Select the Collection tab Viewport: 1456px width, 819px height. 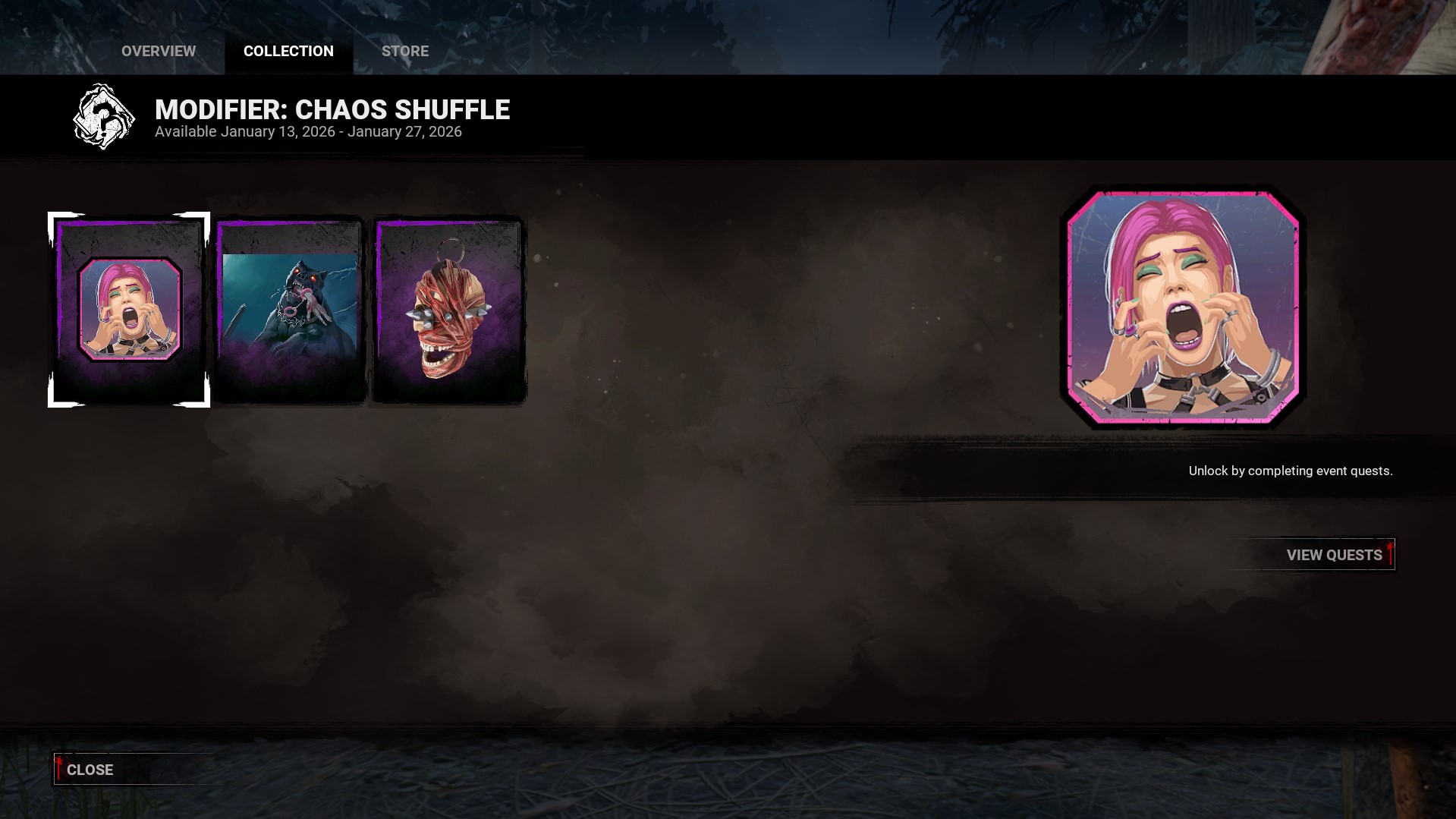pyautogui.click(x=288, y=51)
